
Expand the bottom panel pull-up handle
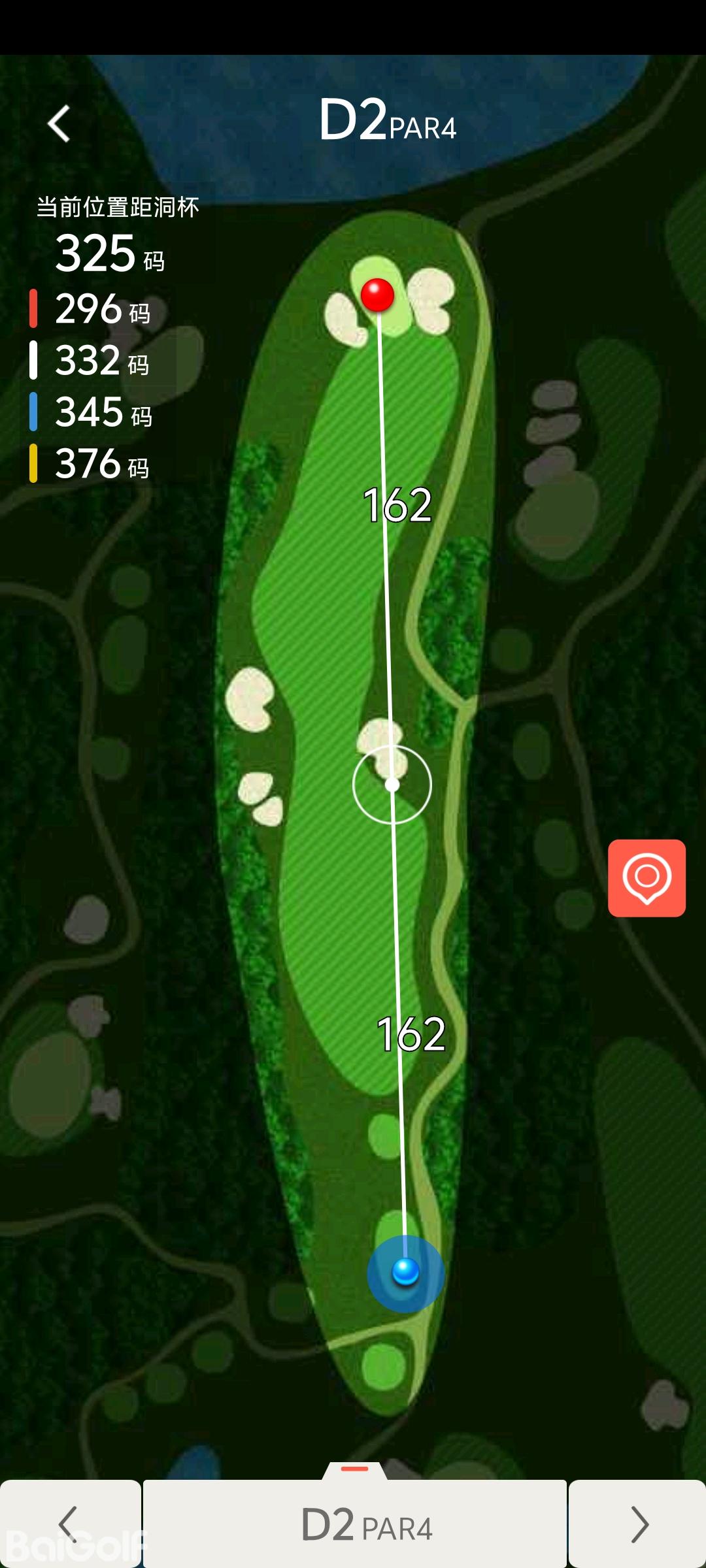[x=355, y=1469]
